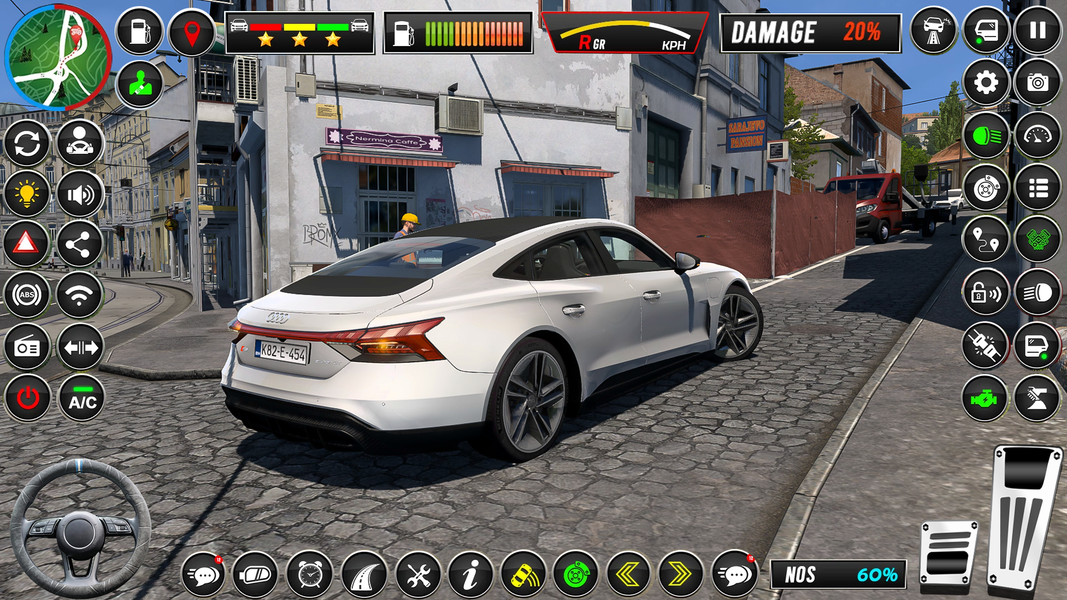Open the share button

tap(80, 243)
